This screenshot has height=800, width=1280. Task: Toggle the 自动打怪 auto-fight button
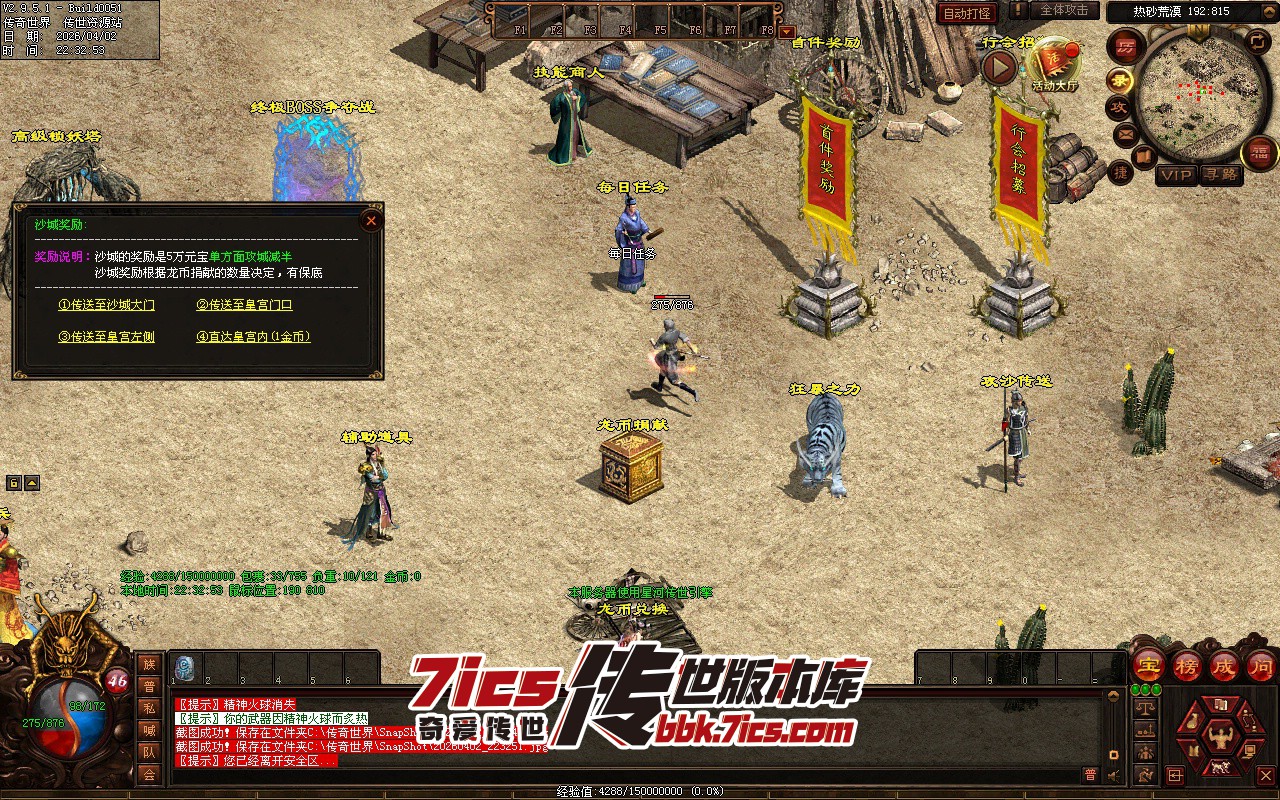pos(967,13)
